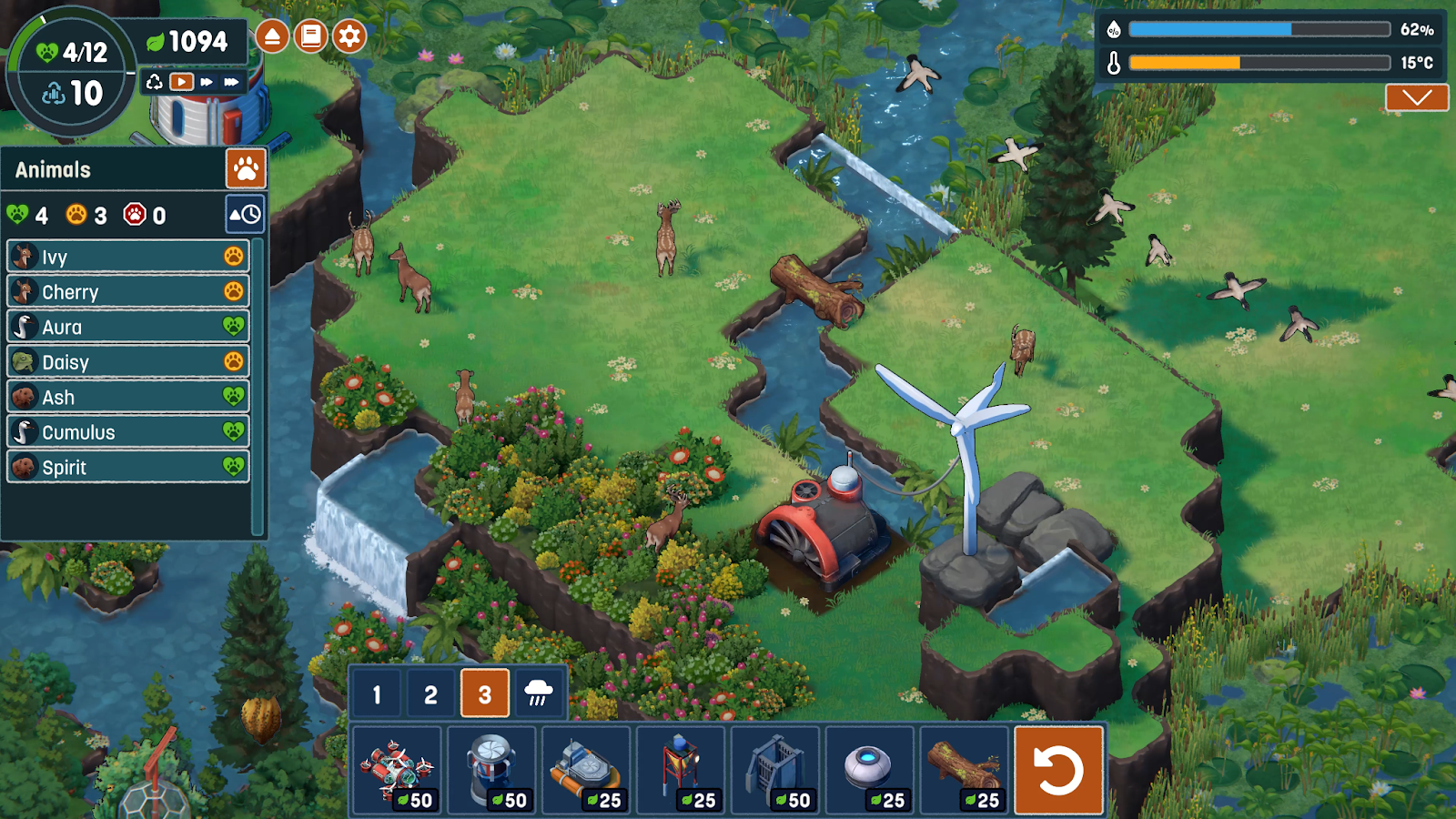Toggle the Animals paw panel button

[x=246, y=168]
